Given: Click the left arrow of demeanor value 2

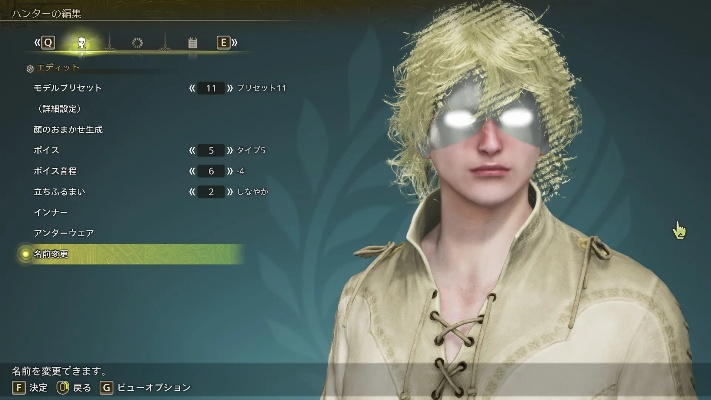Looking at the screenshot, I should [191, 191].
